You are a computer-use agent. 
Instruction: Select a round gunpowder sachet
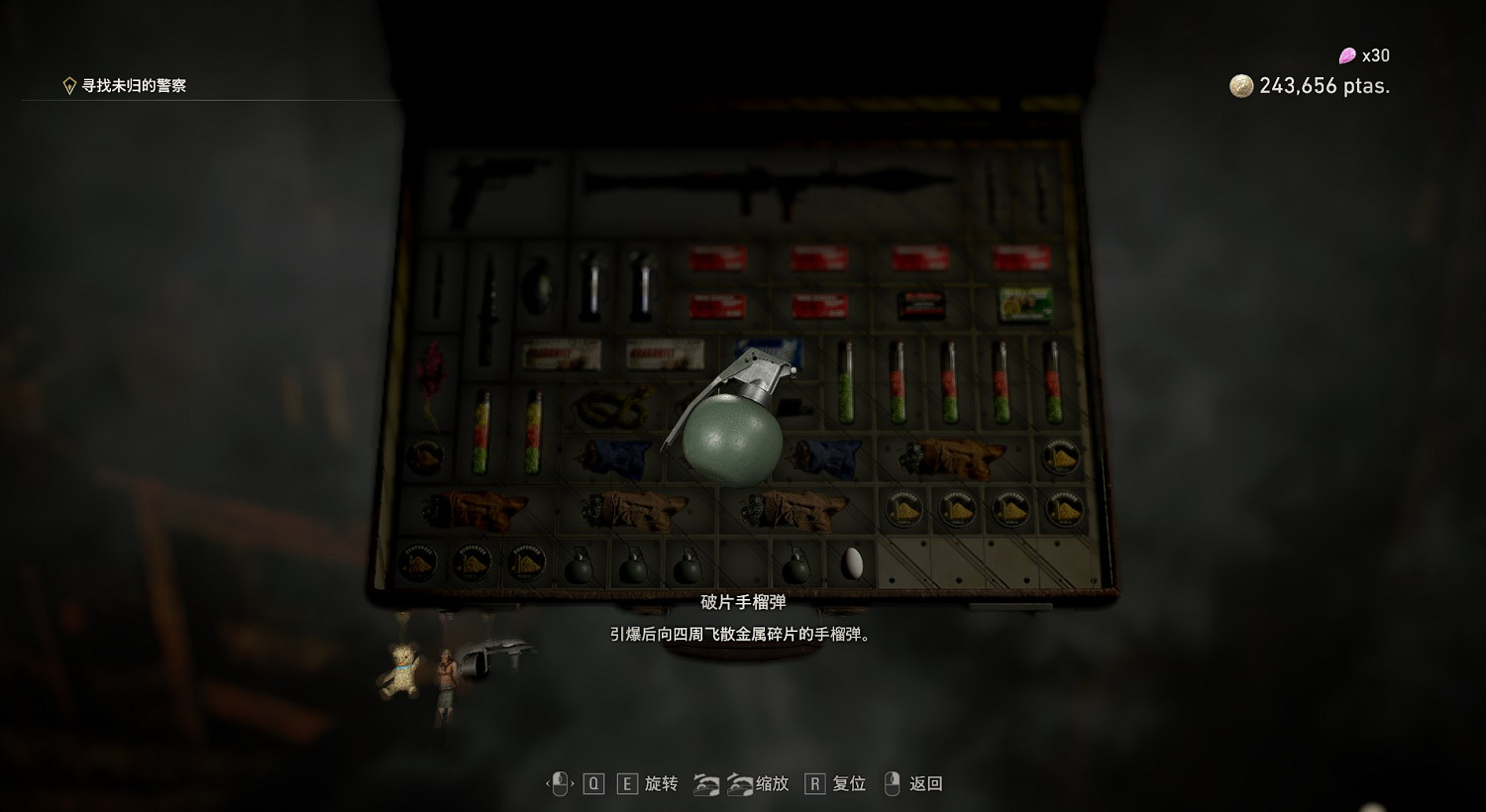[x=906, y=510]
